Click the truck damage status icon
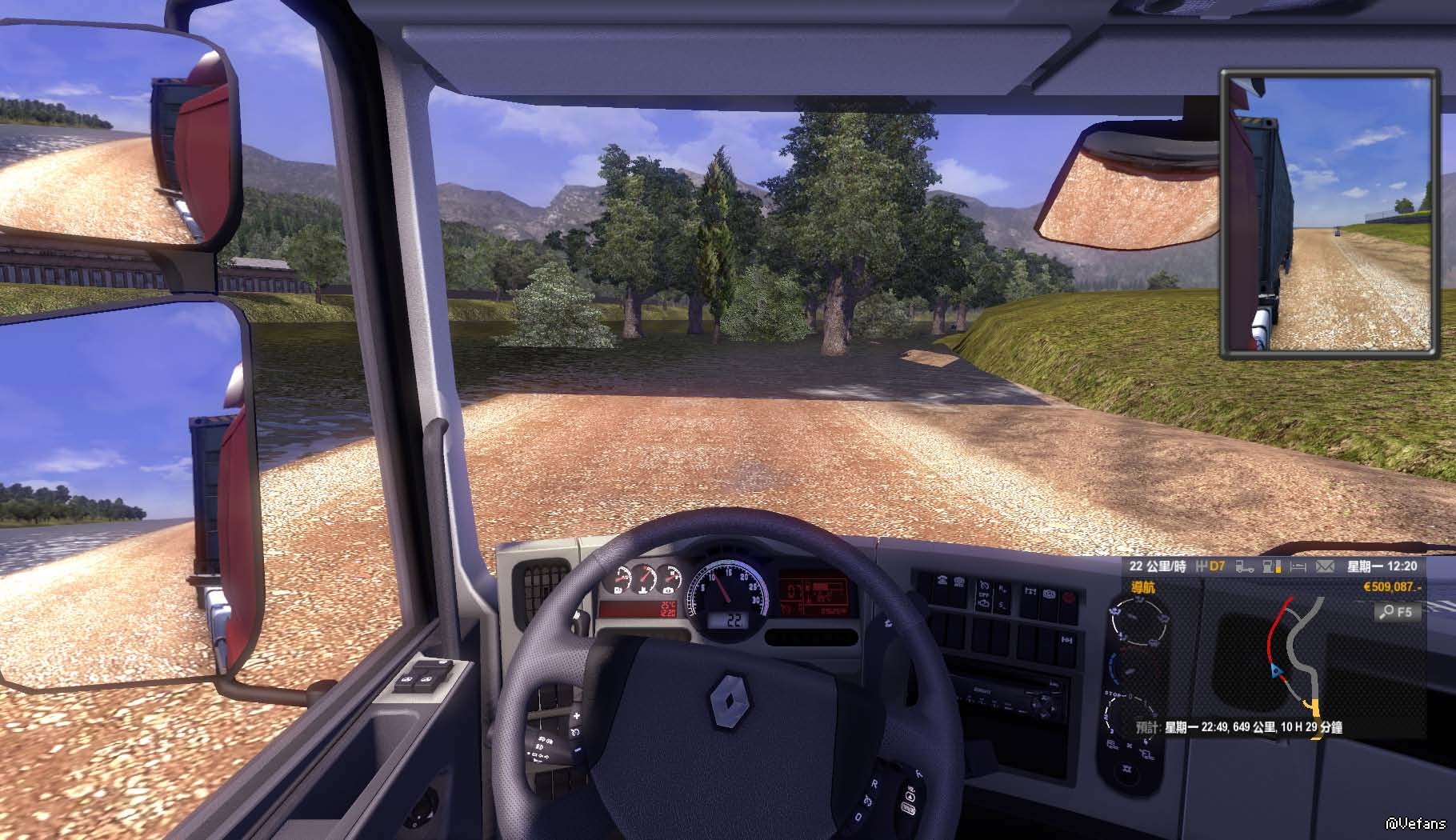This screenshot has height=840, width=1456. click(1245, 566)
